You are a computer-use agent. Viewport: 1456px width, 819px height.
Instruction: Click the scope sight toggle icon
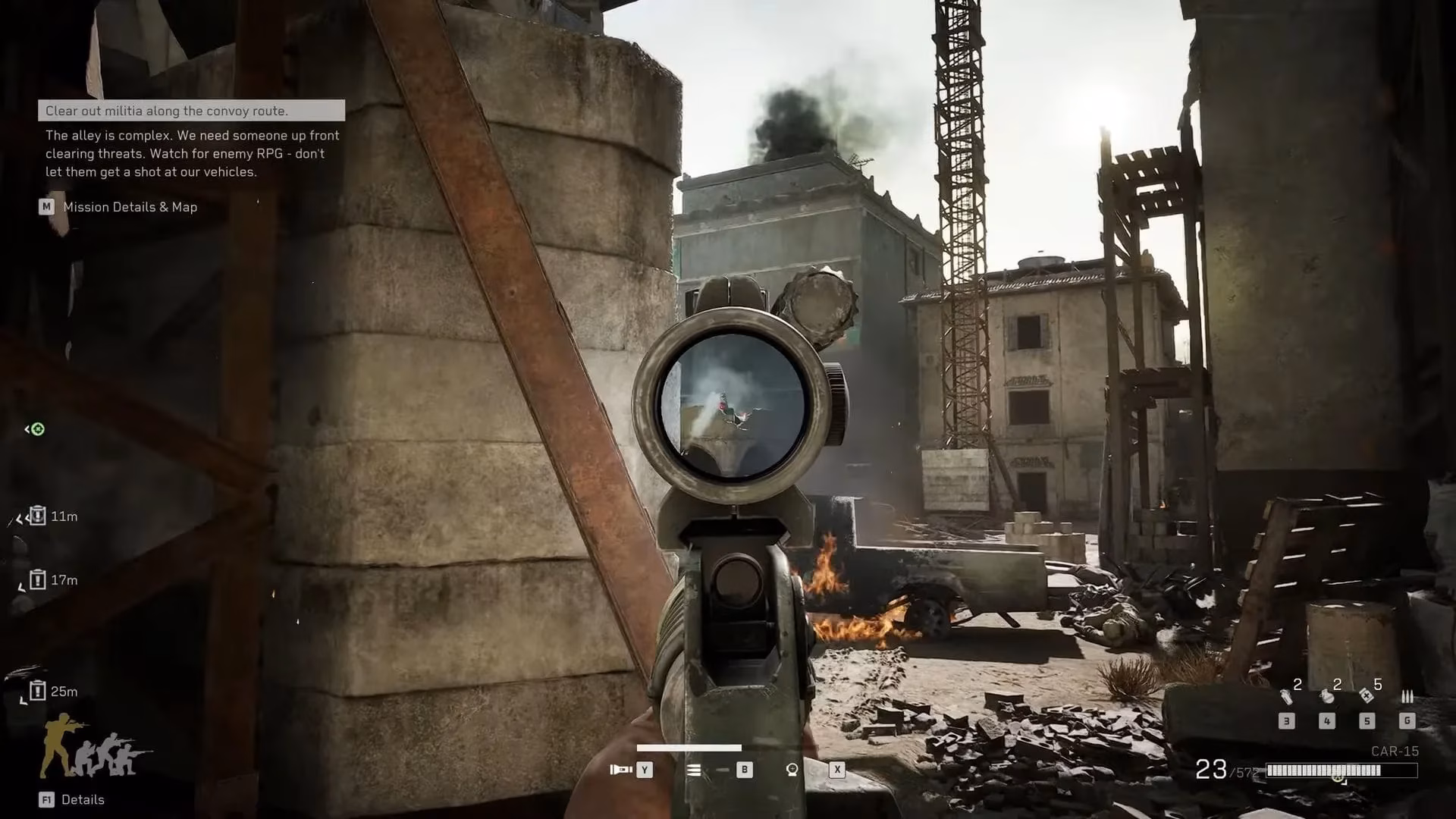792,770
